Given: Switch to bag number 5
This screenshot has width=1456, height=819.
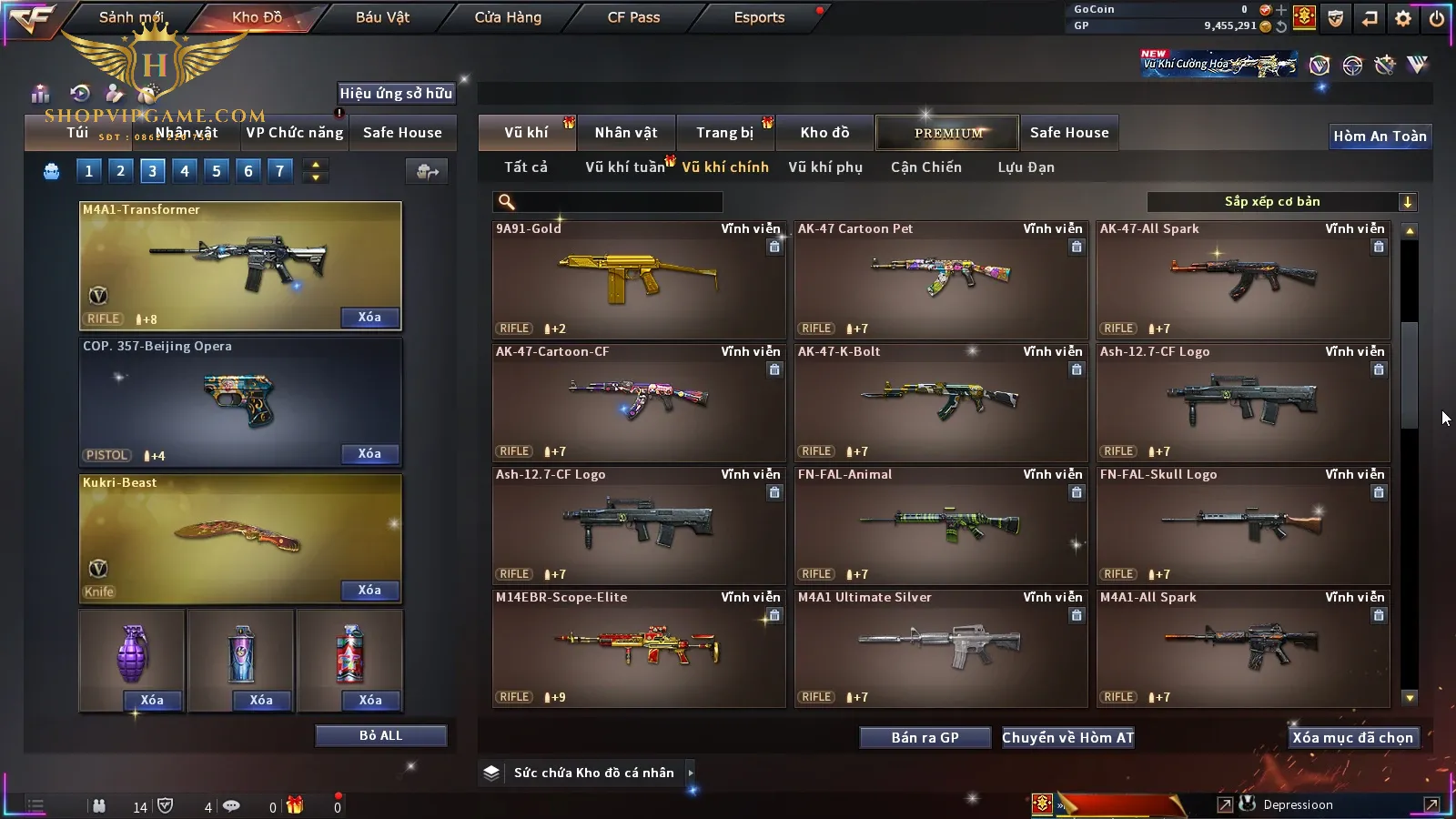Looking at the screenshot, I should coord(217,171).
